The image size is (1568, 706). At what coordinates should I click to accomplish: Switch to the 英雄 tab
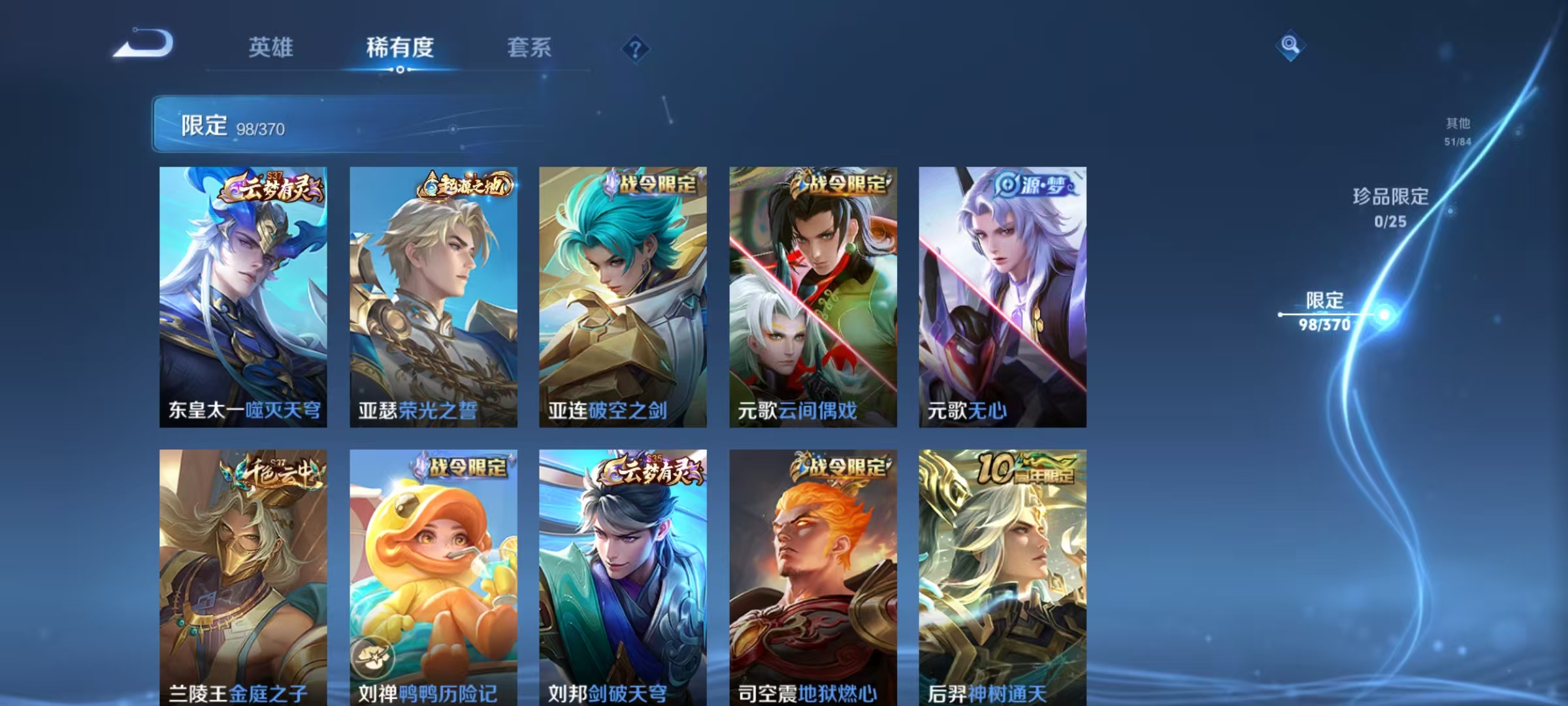click(x=271, y=47)
